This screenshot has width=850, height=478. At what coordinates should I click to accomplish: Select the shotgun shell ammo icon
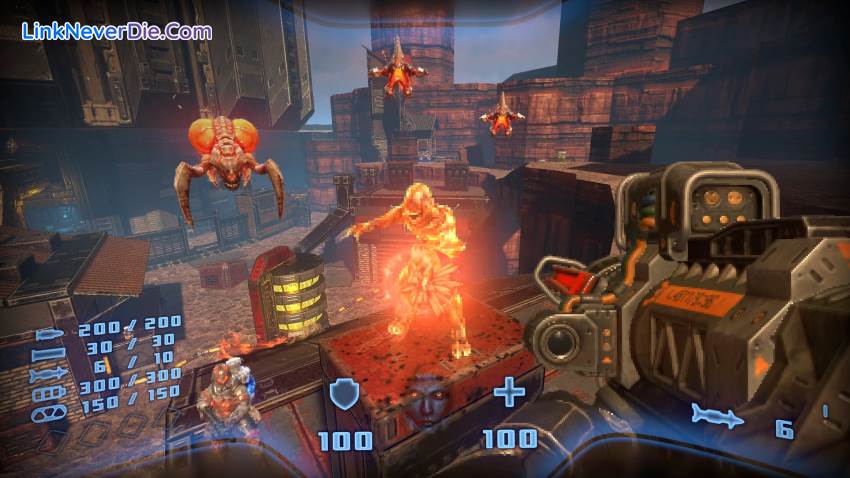tap(50, 353)
